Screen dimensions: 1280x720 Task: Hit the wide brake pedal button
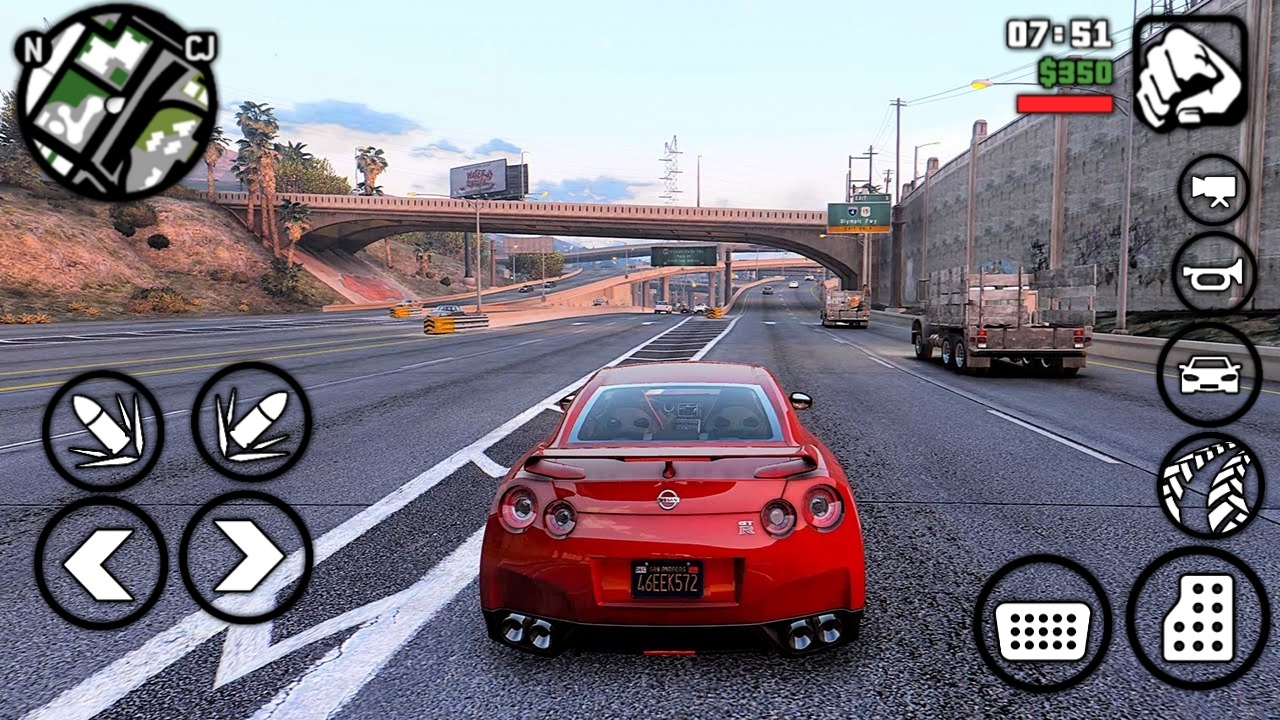[x=1043, y=622]
